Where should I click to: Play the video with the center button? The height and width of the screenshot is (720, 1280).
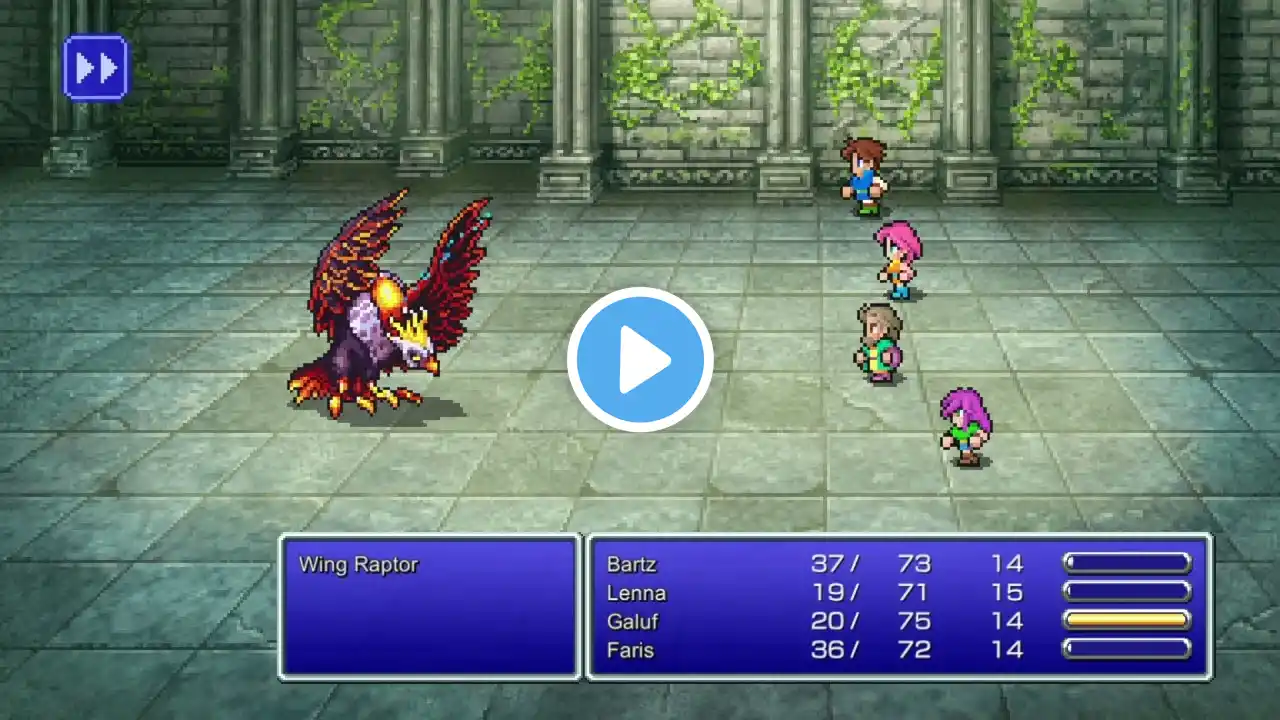click(640, 360)
